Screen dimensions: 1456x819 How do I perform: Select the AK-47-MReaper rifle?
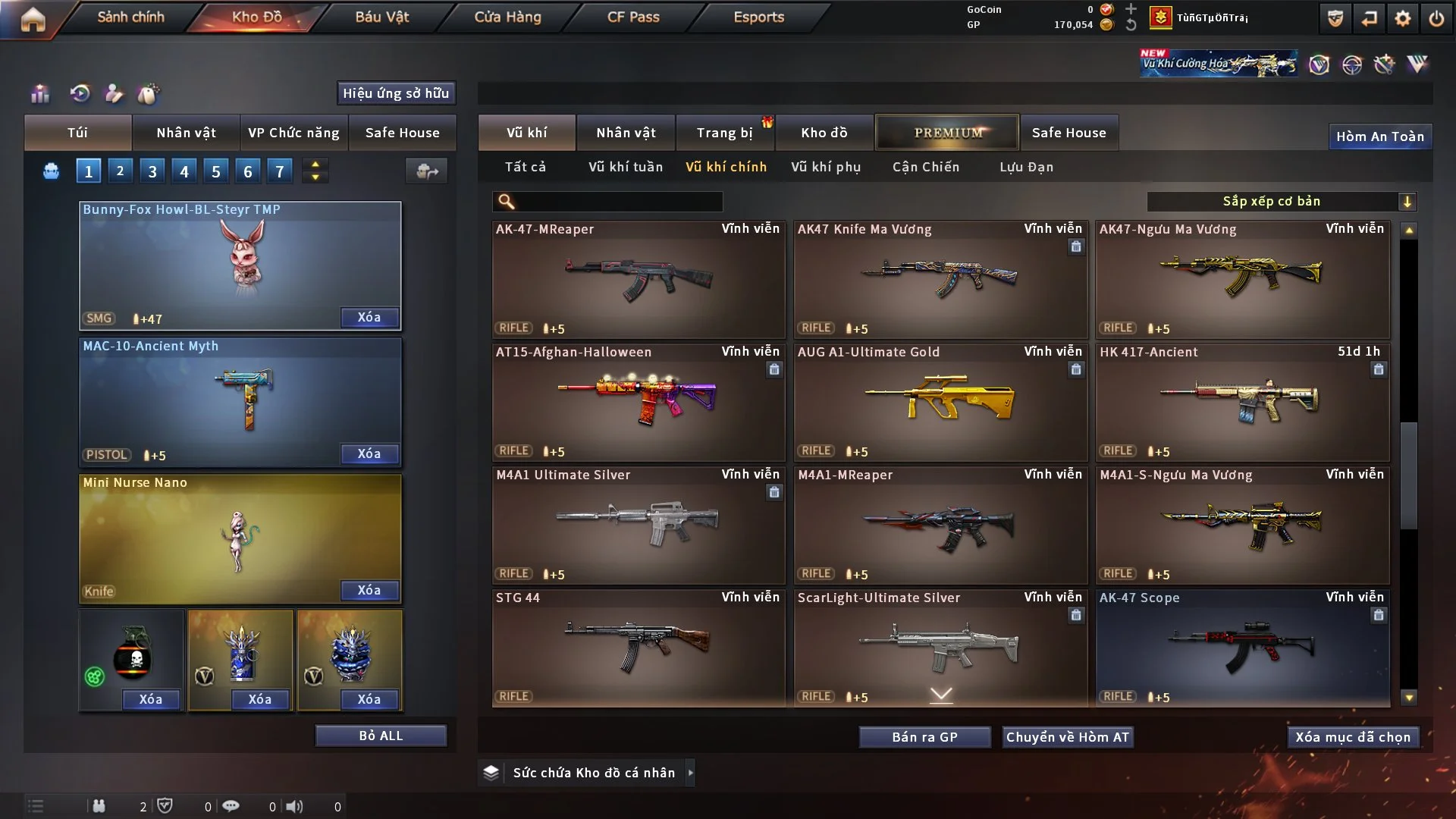tap(638, 279)
